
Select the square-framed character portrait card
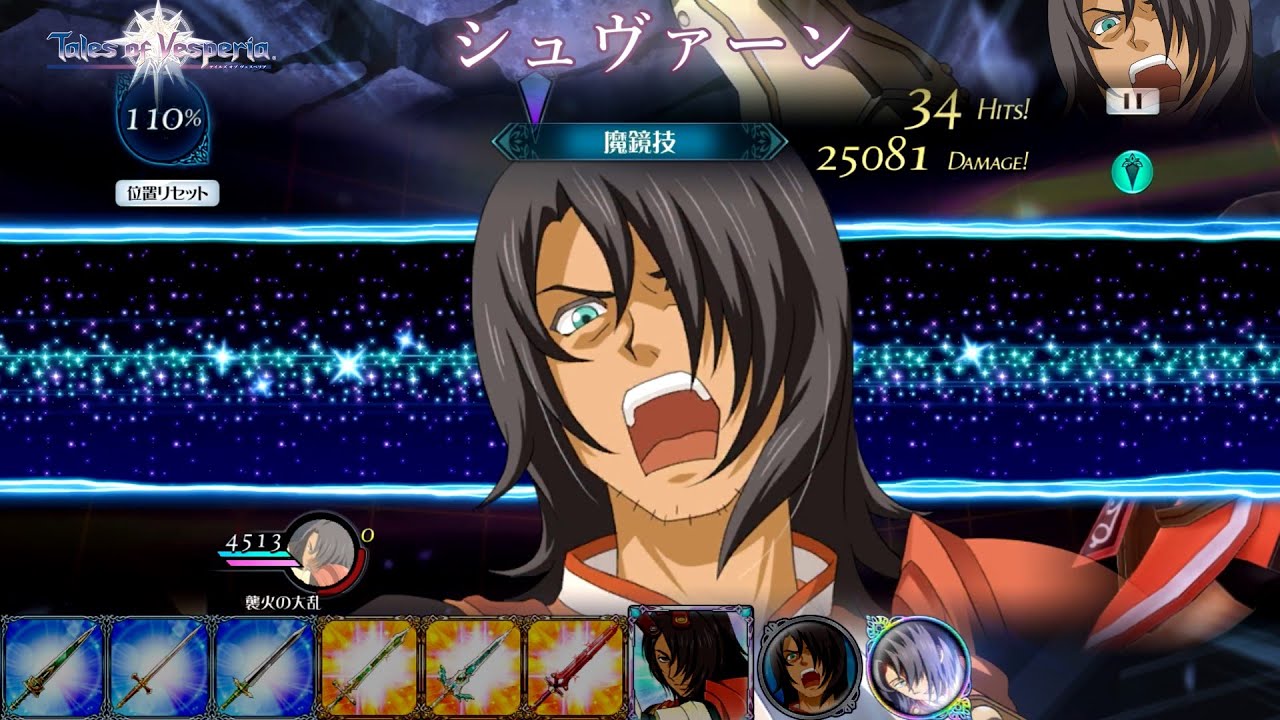690,662
